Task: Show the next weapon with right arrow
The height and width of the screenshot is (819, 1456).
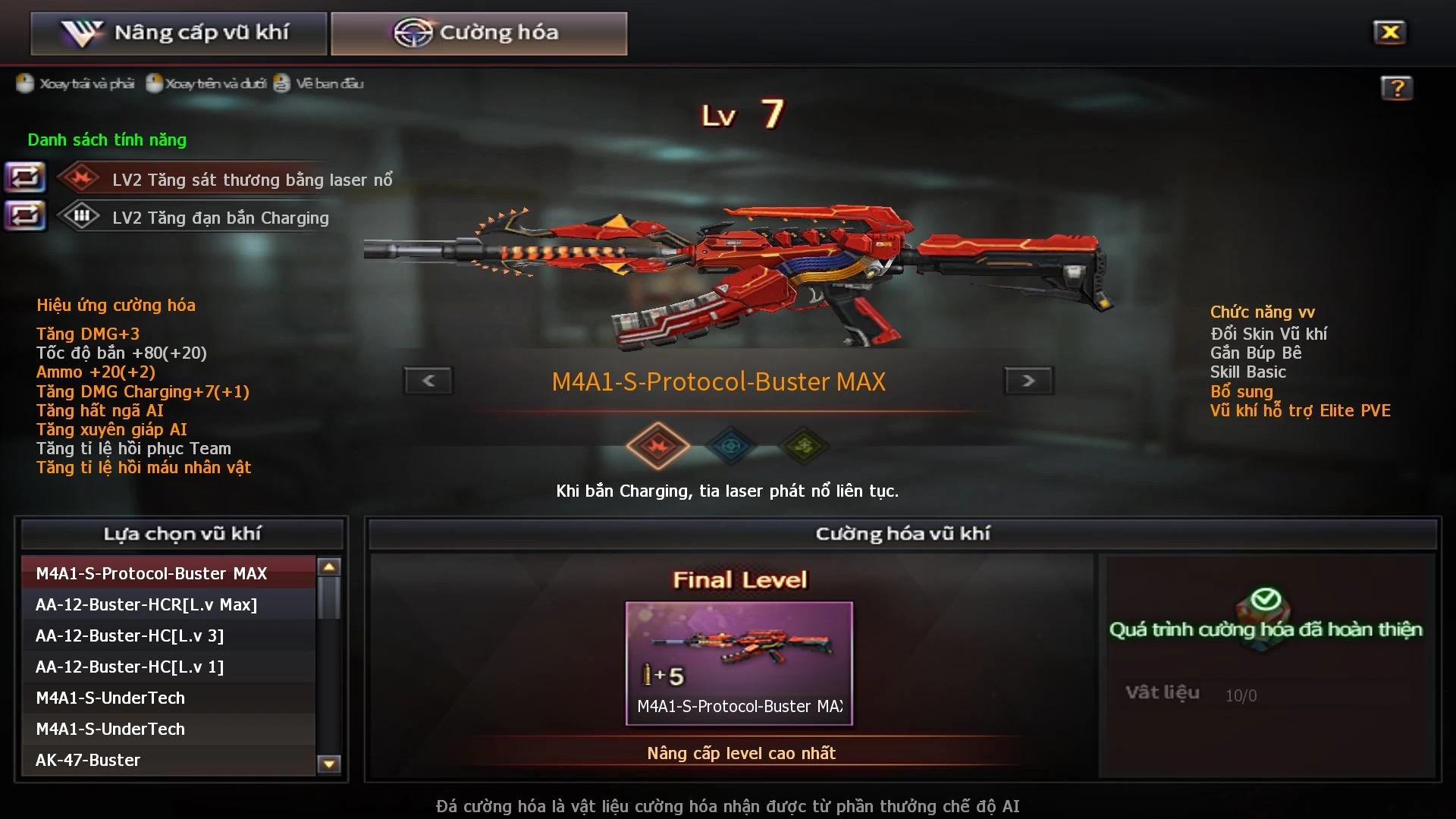Action: (x=1028, y=381)
